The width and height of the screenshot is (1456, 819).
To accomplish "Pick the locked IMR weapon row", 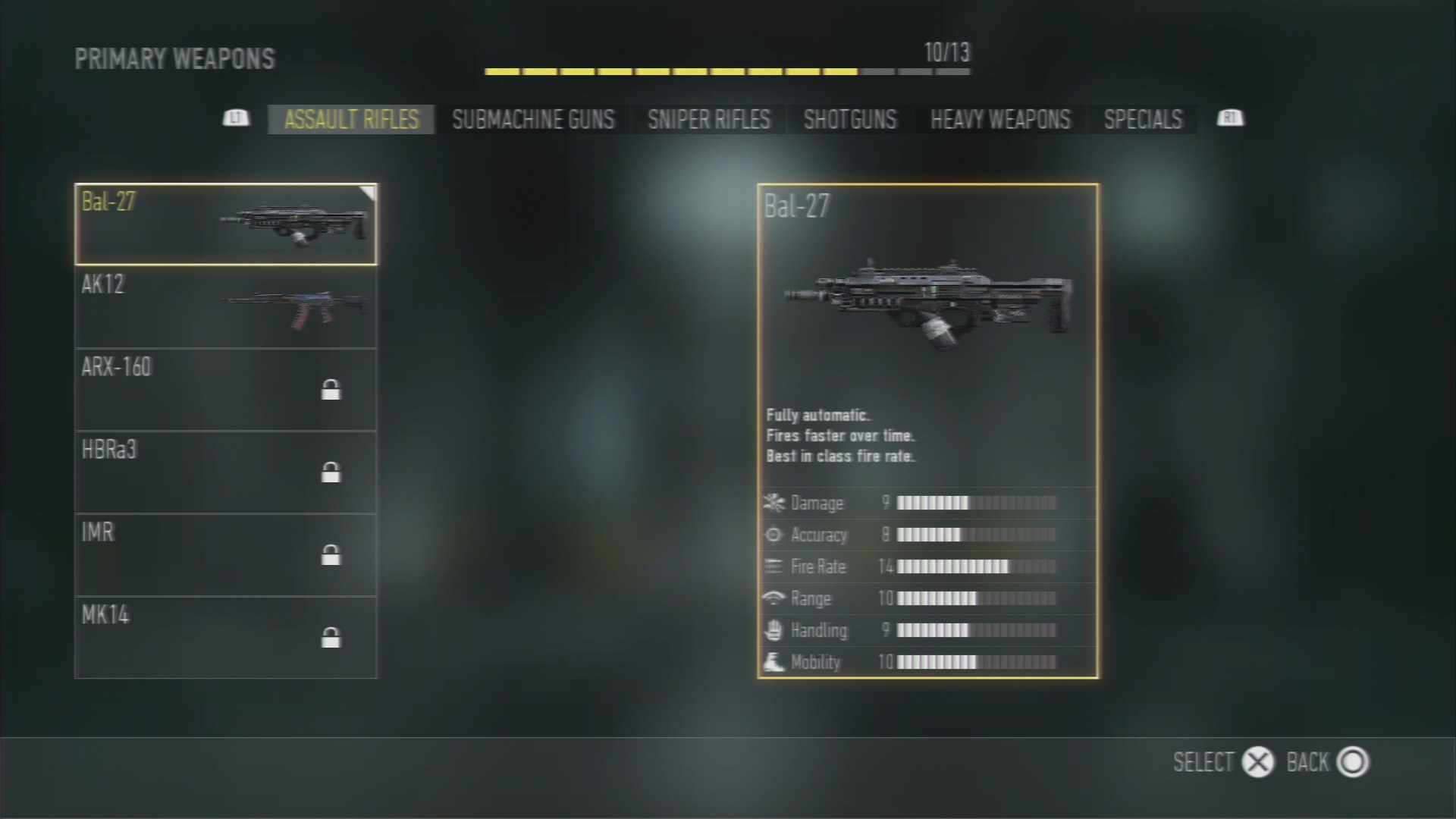I will coord(225,555).
